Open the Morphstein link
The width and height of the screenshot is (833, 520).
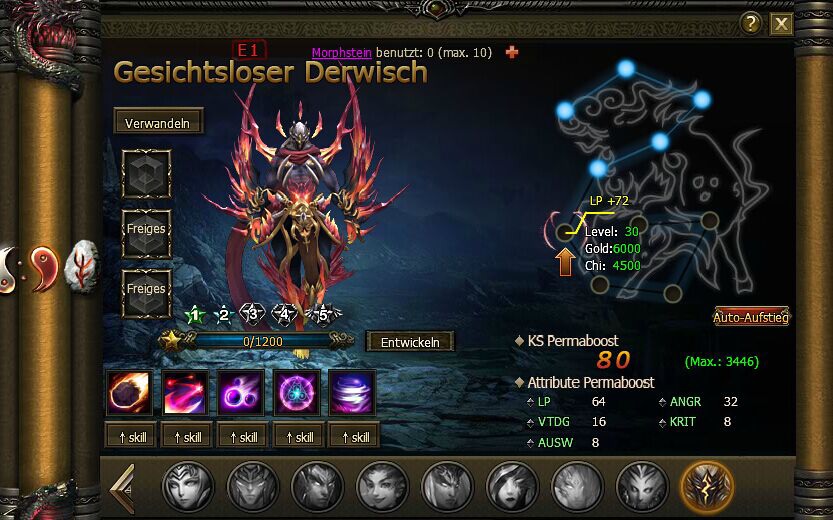tap(341, 52)
